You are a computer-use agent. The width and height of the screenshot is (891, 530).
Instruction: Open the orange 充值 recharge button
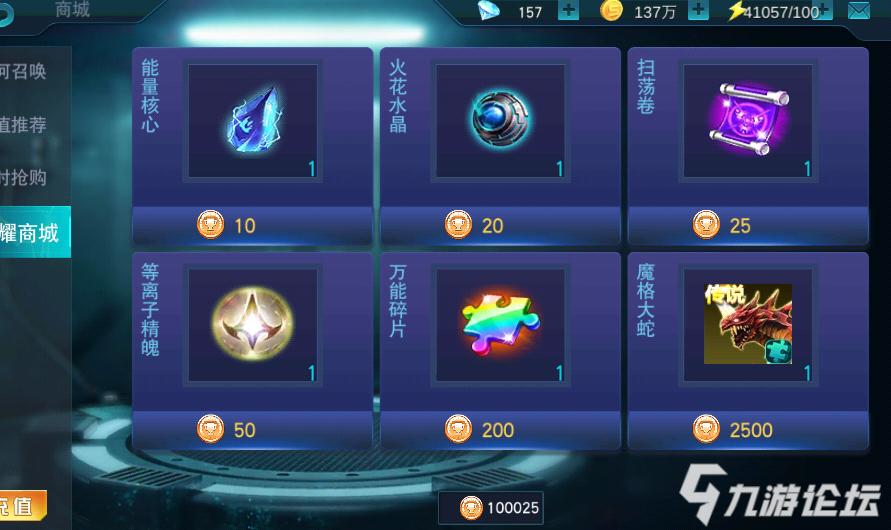pos(20,506)
